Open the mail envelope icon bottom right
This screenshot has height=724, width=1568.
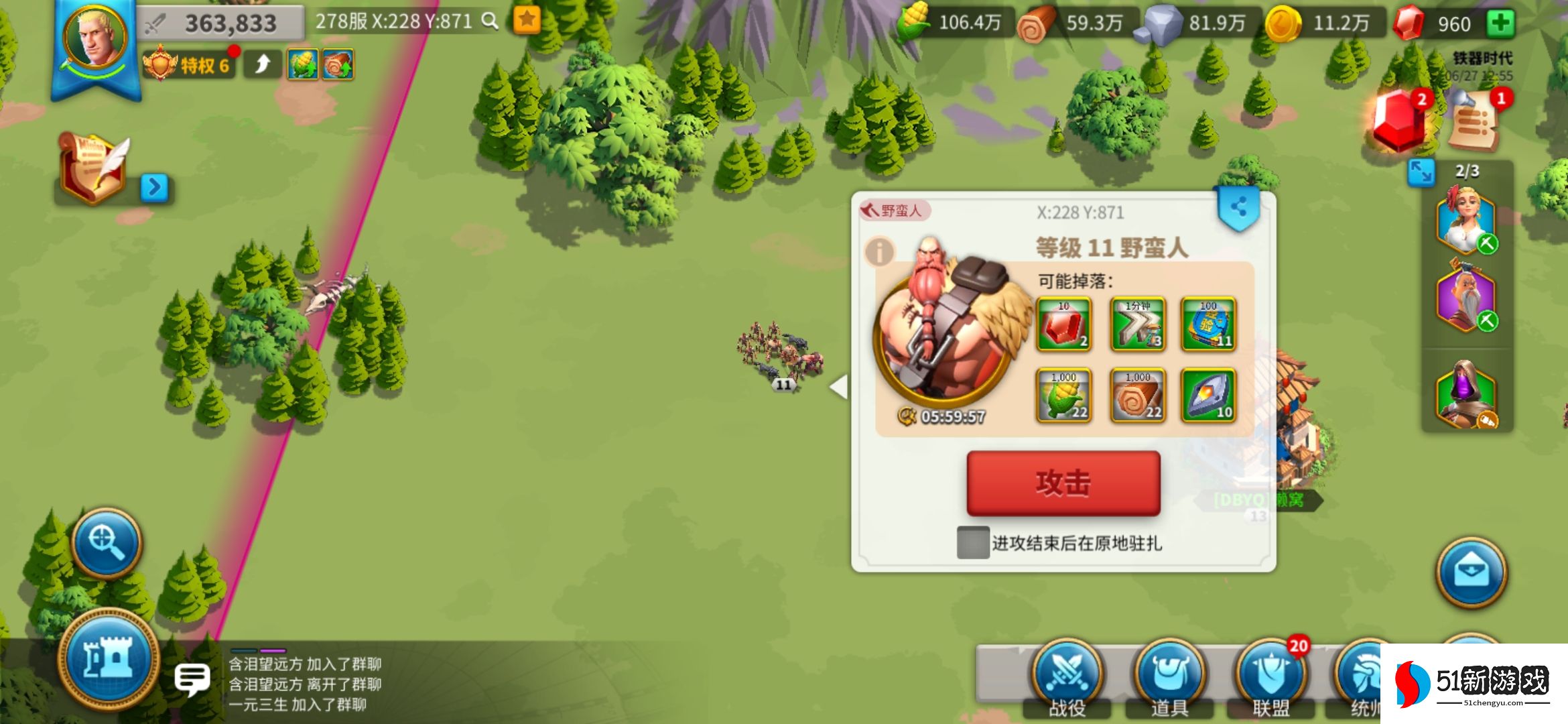[x=1472, y=570]
